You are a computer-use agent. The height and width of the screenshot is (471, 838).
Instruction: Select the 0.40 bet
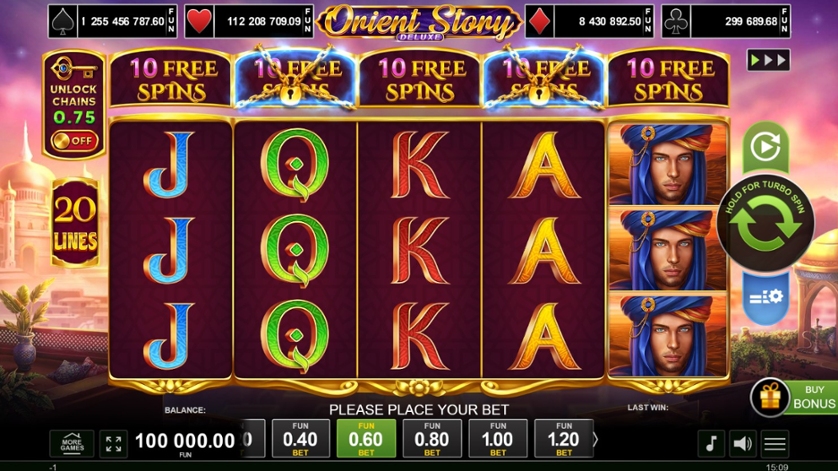300,438
